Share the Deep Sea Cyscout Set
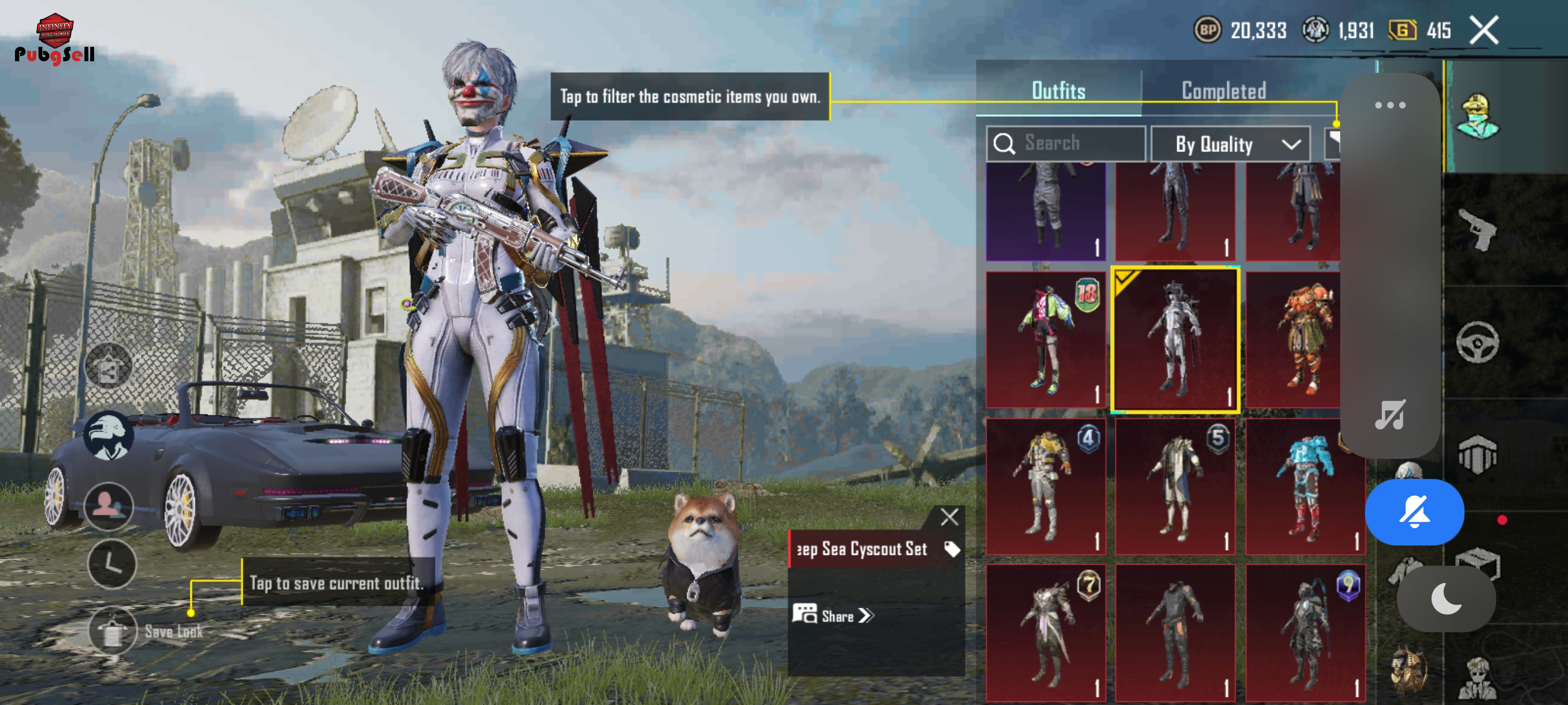This screenshot has height=705, width=1568. point(833,615)
